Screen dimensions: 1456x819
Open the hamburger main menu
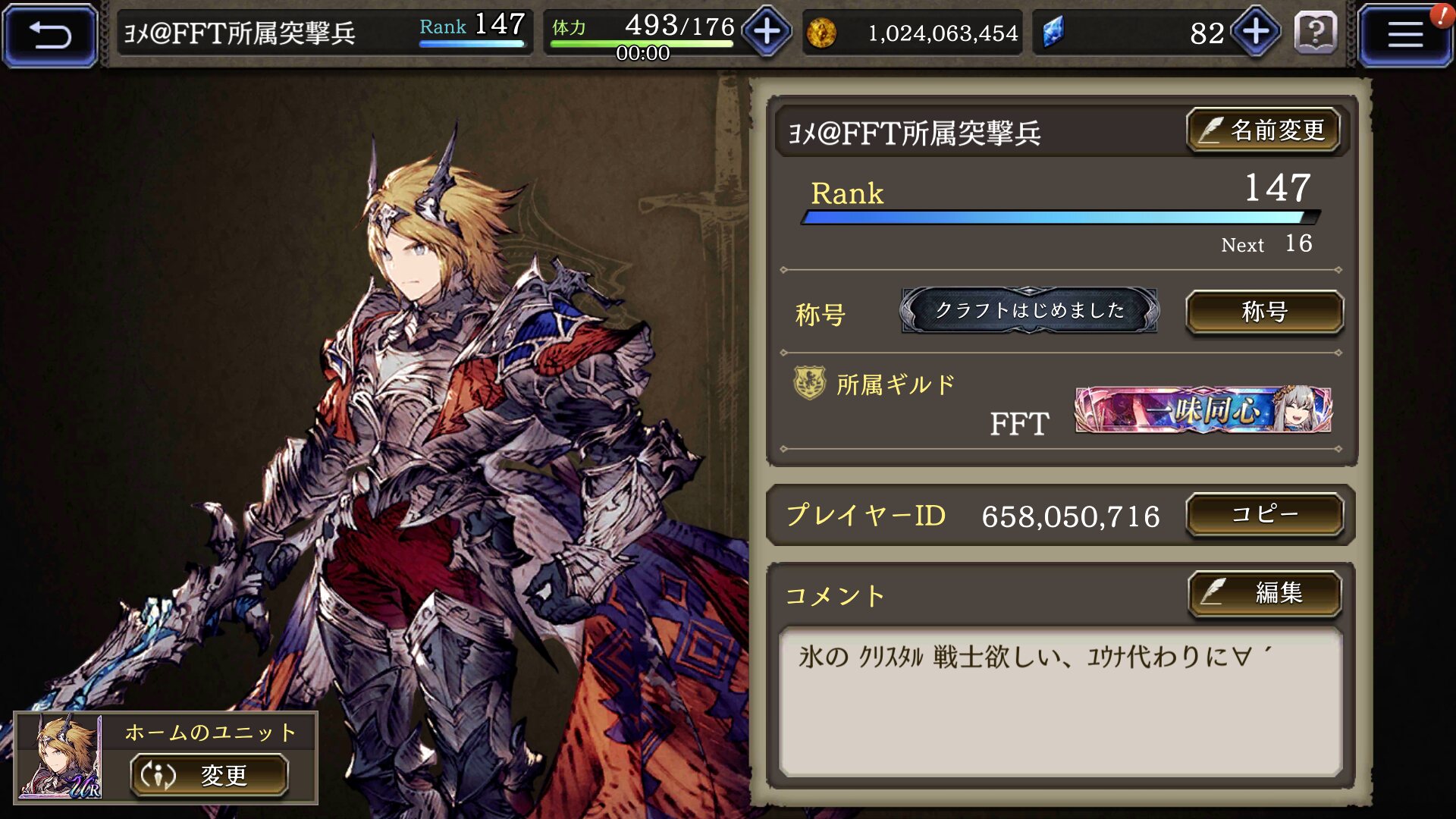coord(1404,35)
